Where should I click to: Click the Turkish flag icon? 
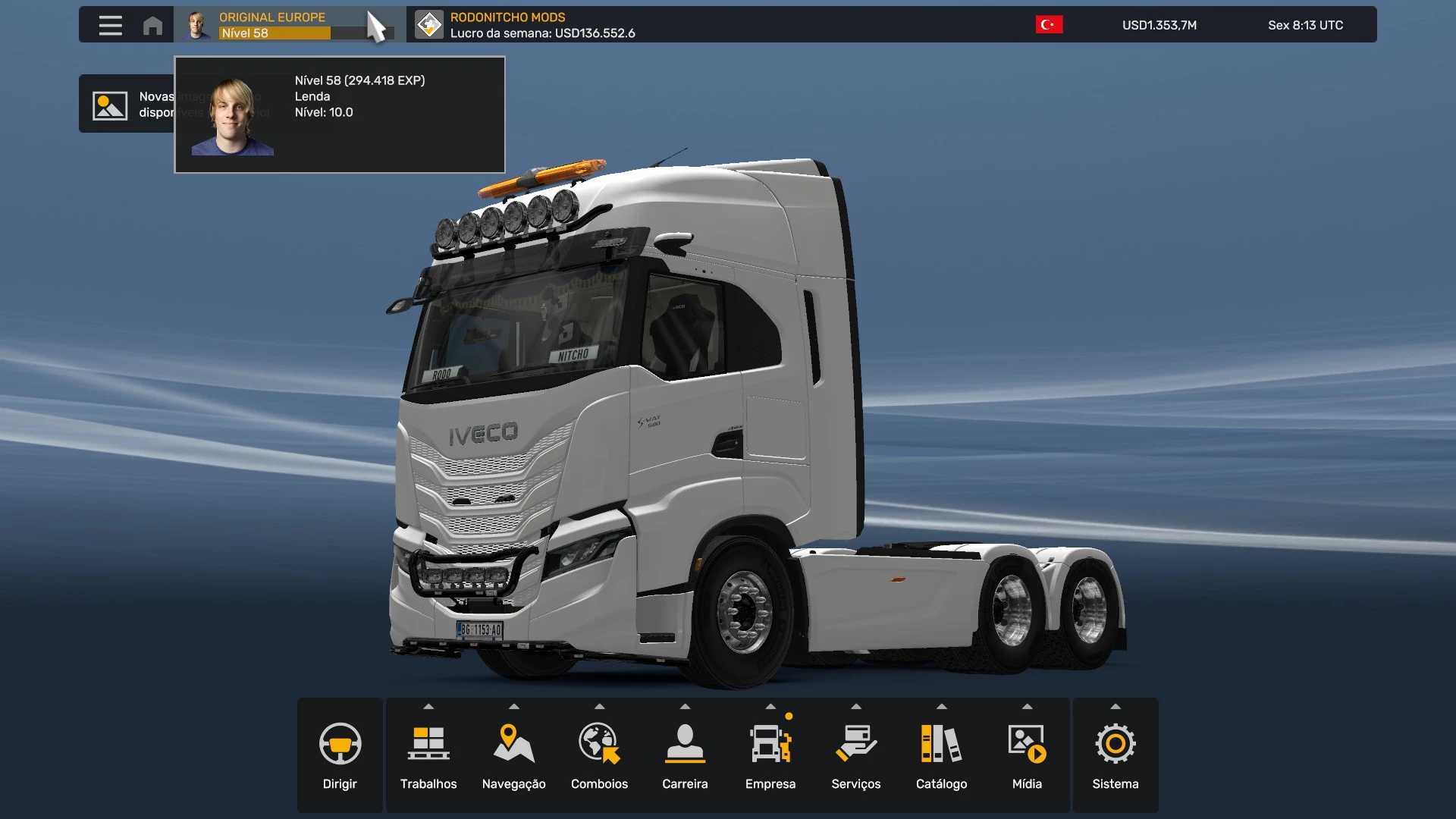click(x=1049, y=25)
